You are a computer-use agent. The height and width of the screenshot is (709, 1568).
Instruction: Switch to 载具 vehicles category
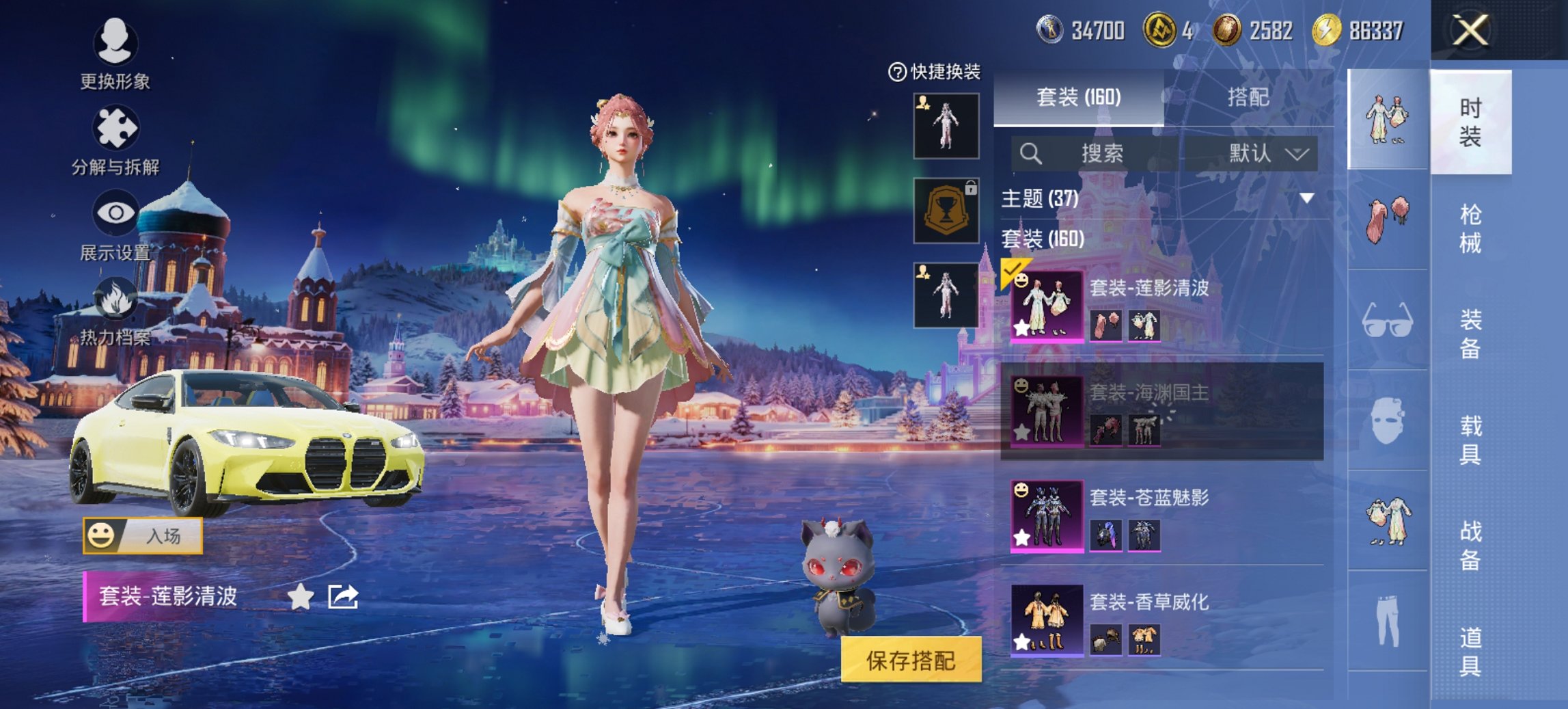tap(1470, 440)
